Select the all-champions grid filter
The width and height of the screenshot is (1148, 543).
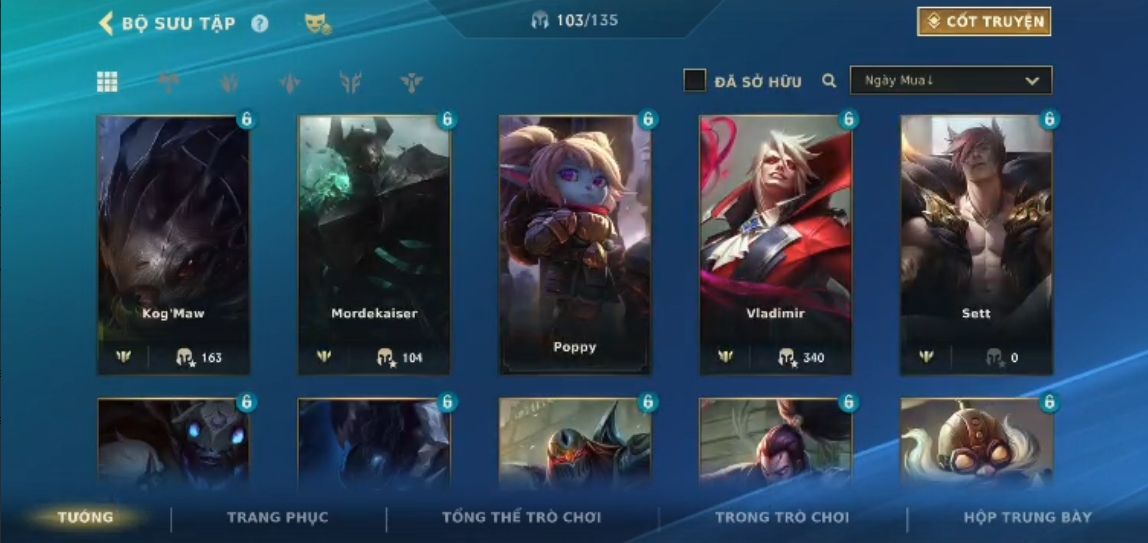point(107,82)
